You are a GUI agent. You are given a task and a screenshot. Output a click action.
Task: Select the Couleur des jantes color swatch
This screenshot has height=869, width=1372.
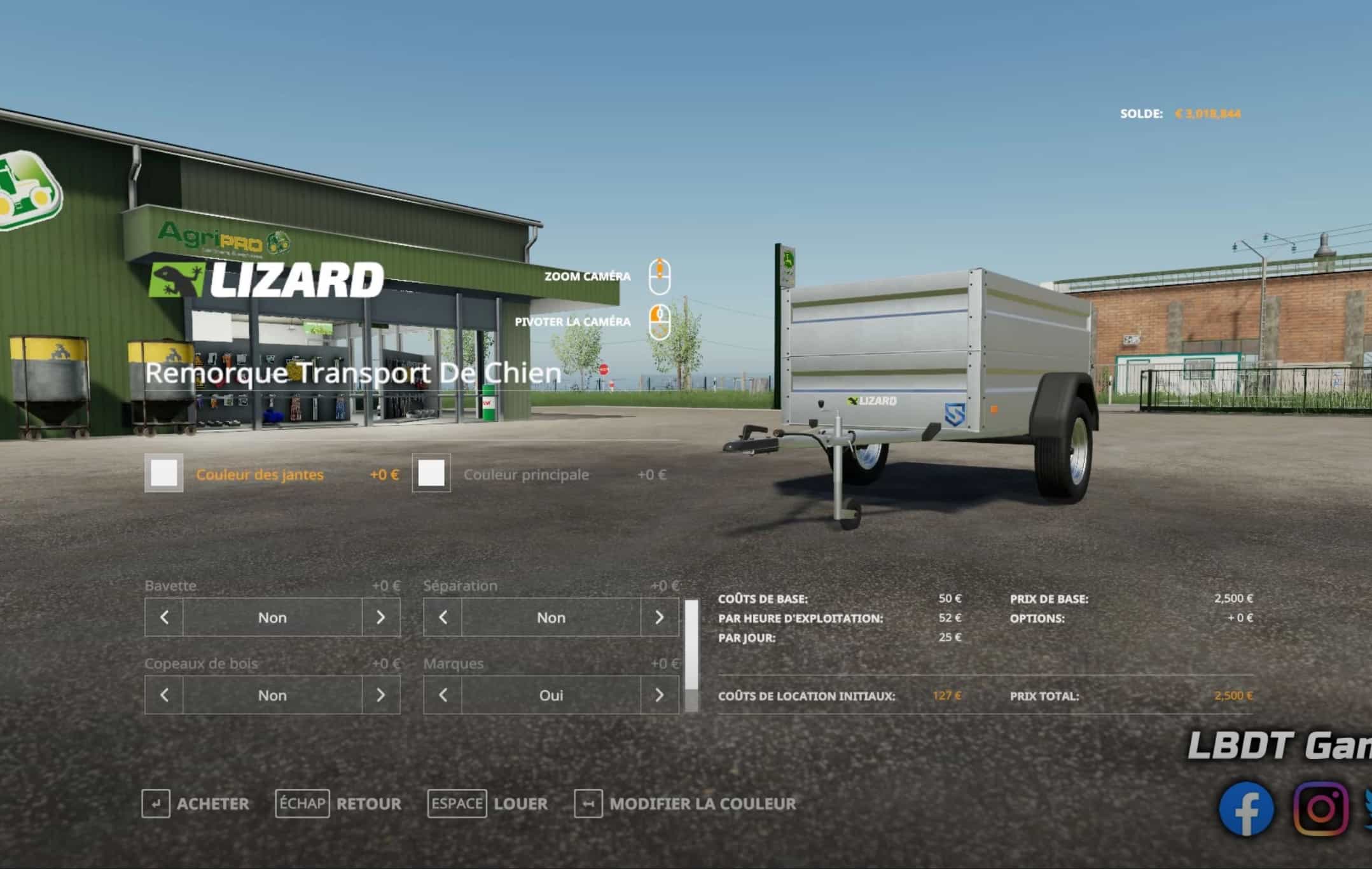pos(164,473)
